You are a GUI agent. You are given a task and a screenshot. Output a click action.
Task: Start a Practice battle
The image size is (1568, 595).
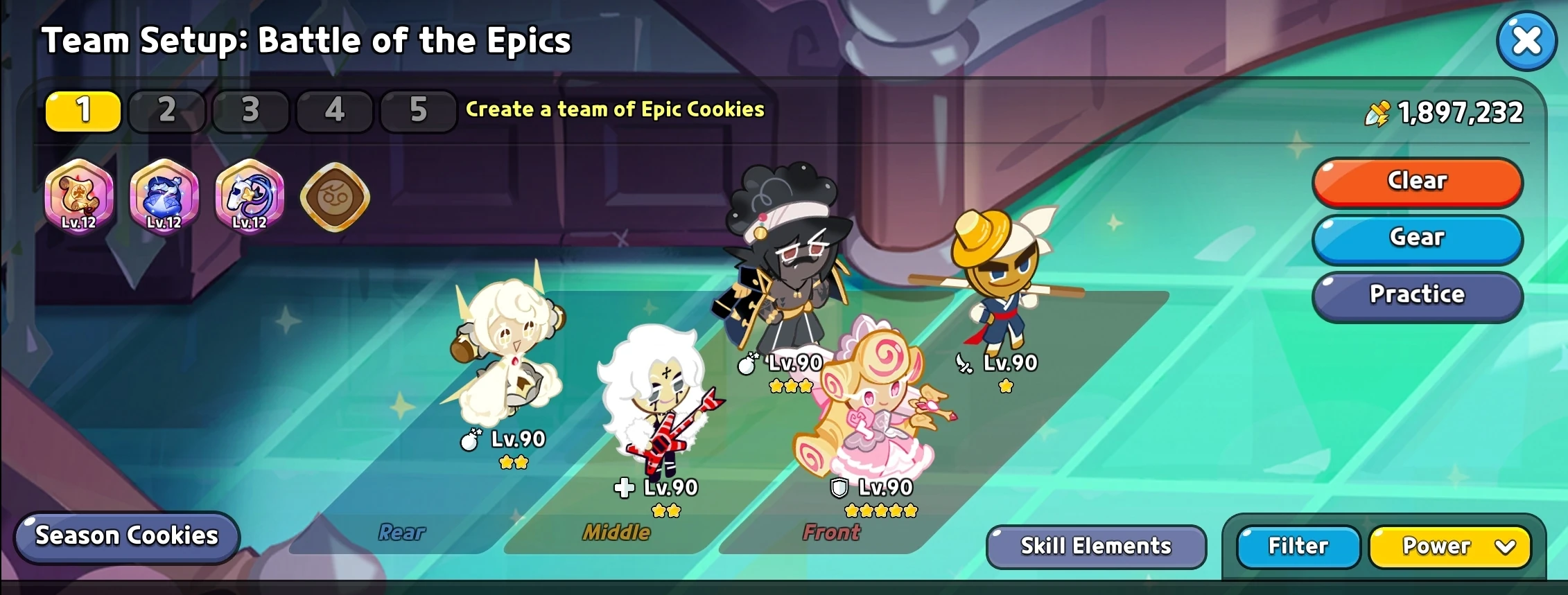(x=1416, y=295)
